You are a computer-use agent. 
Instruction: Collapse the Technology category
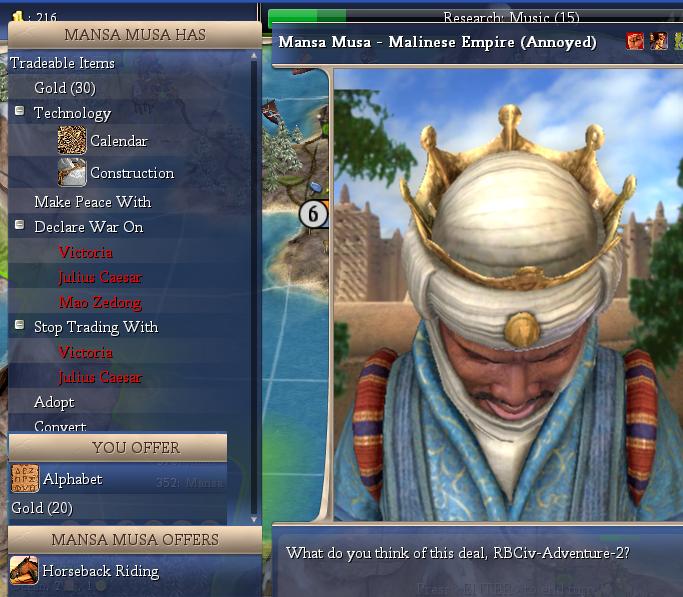tap(19, 112)
